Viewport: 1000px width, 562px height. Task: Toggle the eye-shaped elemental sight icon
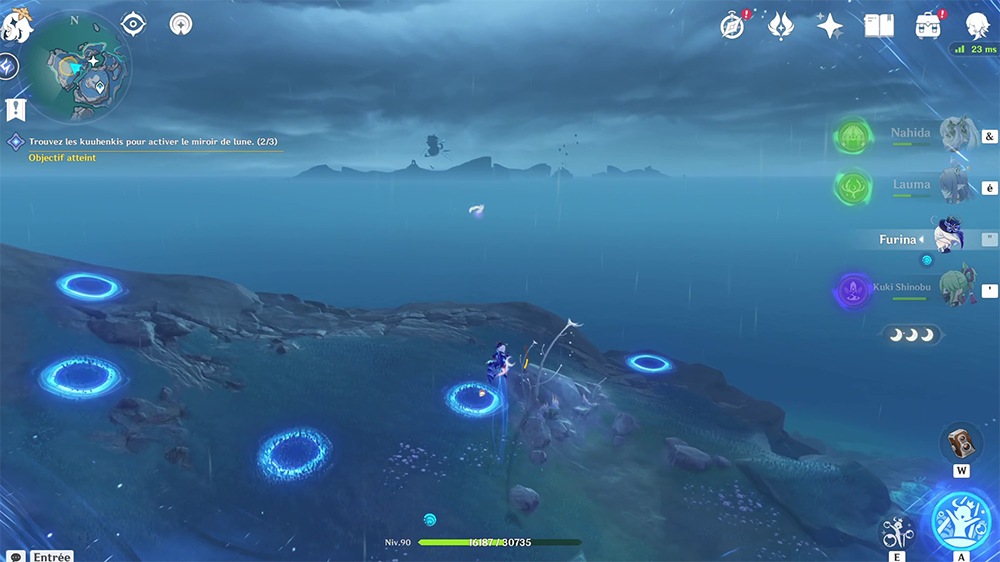click(133, 25)
